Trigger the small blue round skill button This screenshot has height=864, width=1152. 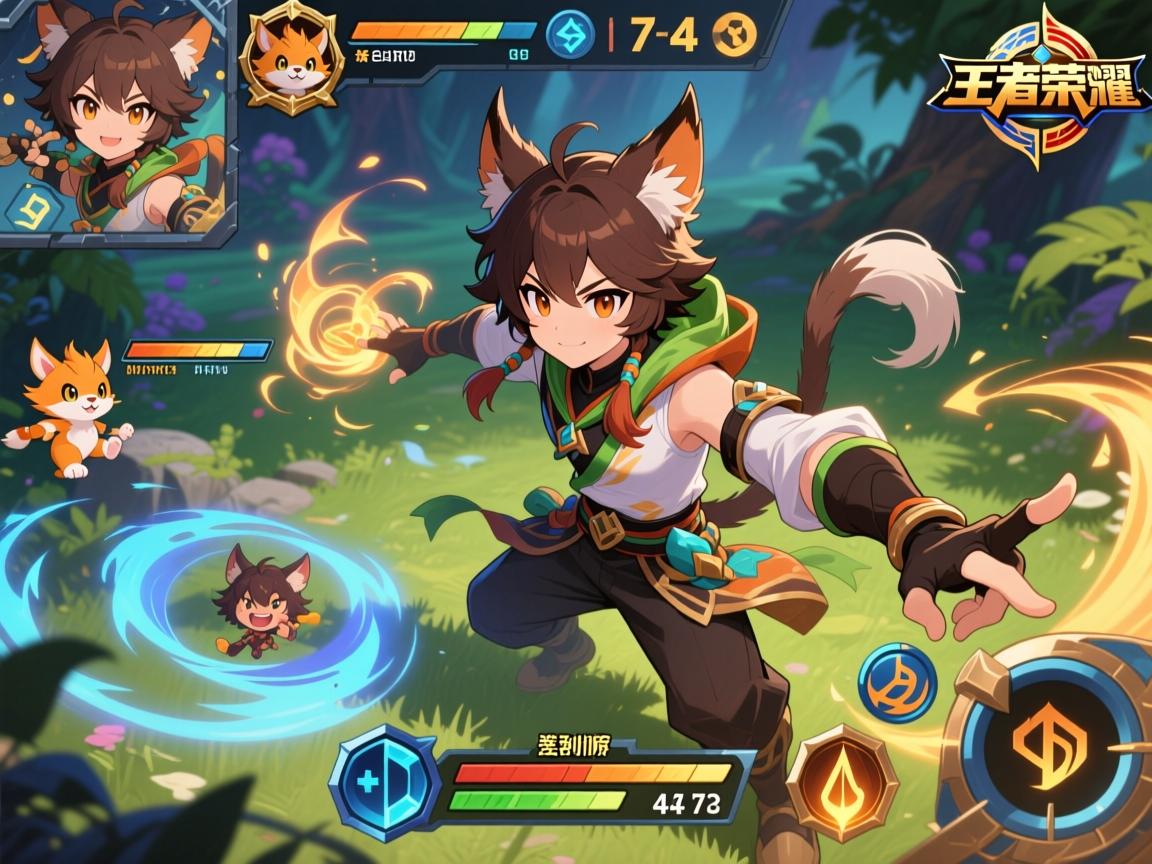897,683
